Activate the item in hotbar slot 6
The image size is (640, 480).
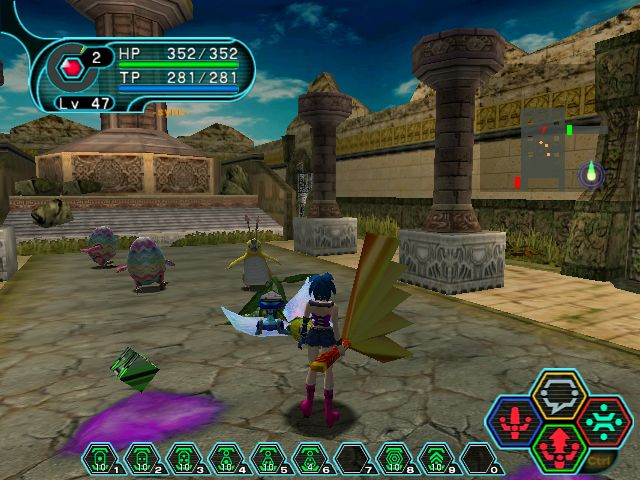point(310,459)
